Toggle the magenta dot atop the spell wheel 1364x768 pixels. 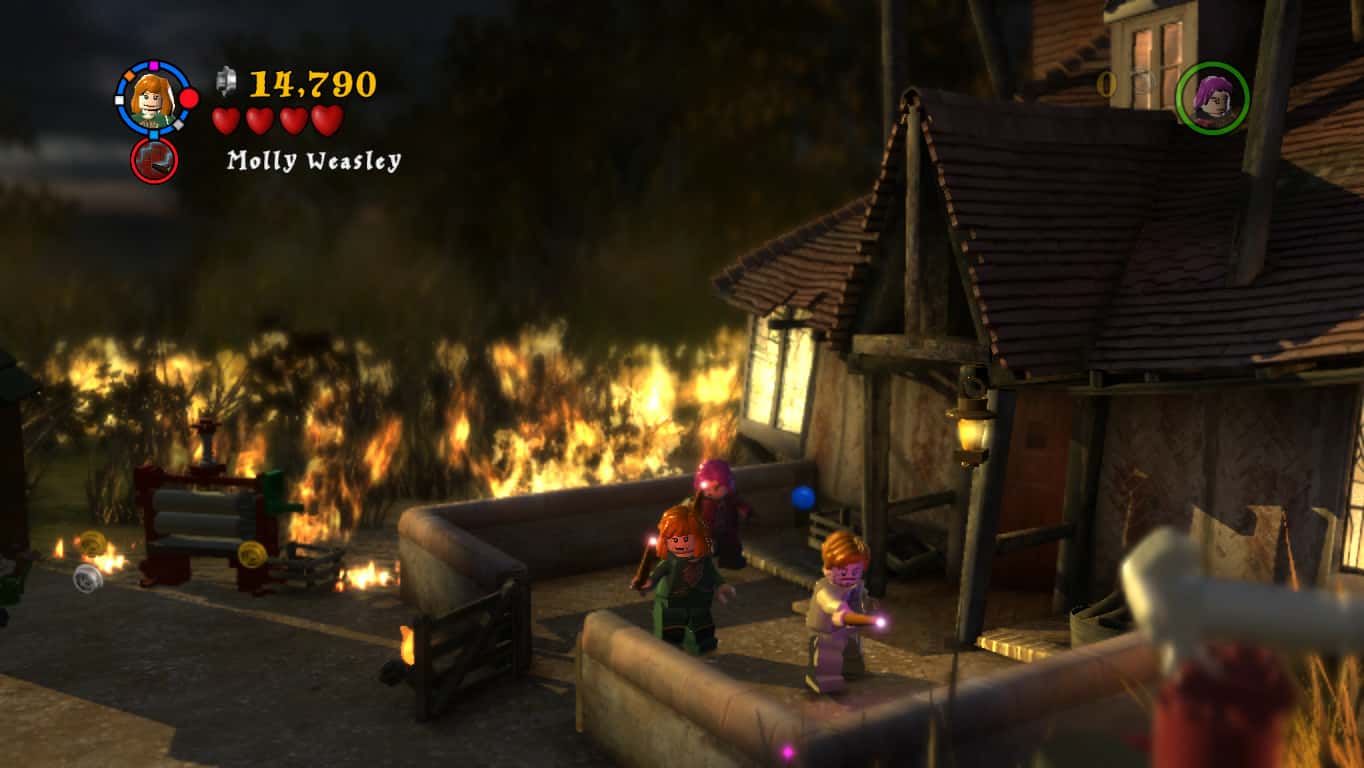tap(153, 64)
